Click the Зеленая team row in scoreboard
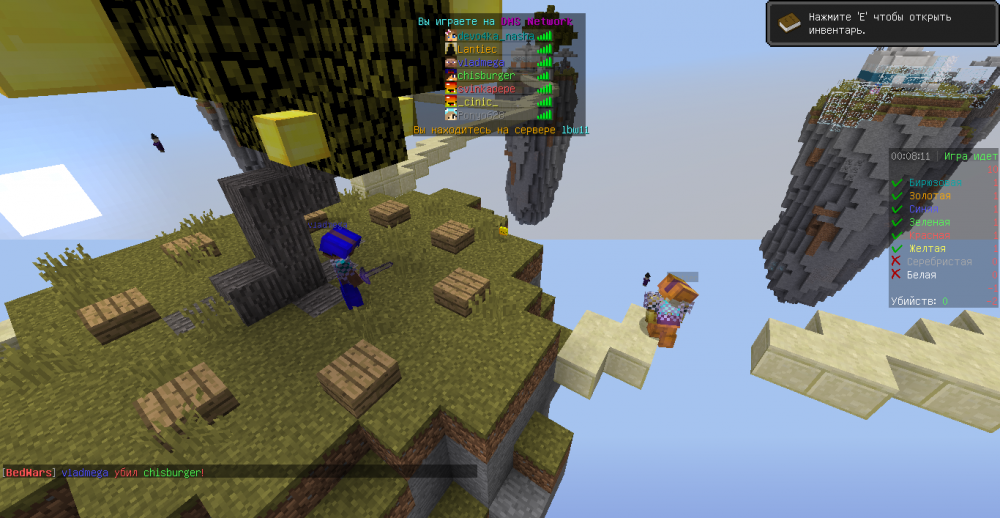The width and height of the screenshot is (1000, 518). click(929, 222)
